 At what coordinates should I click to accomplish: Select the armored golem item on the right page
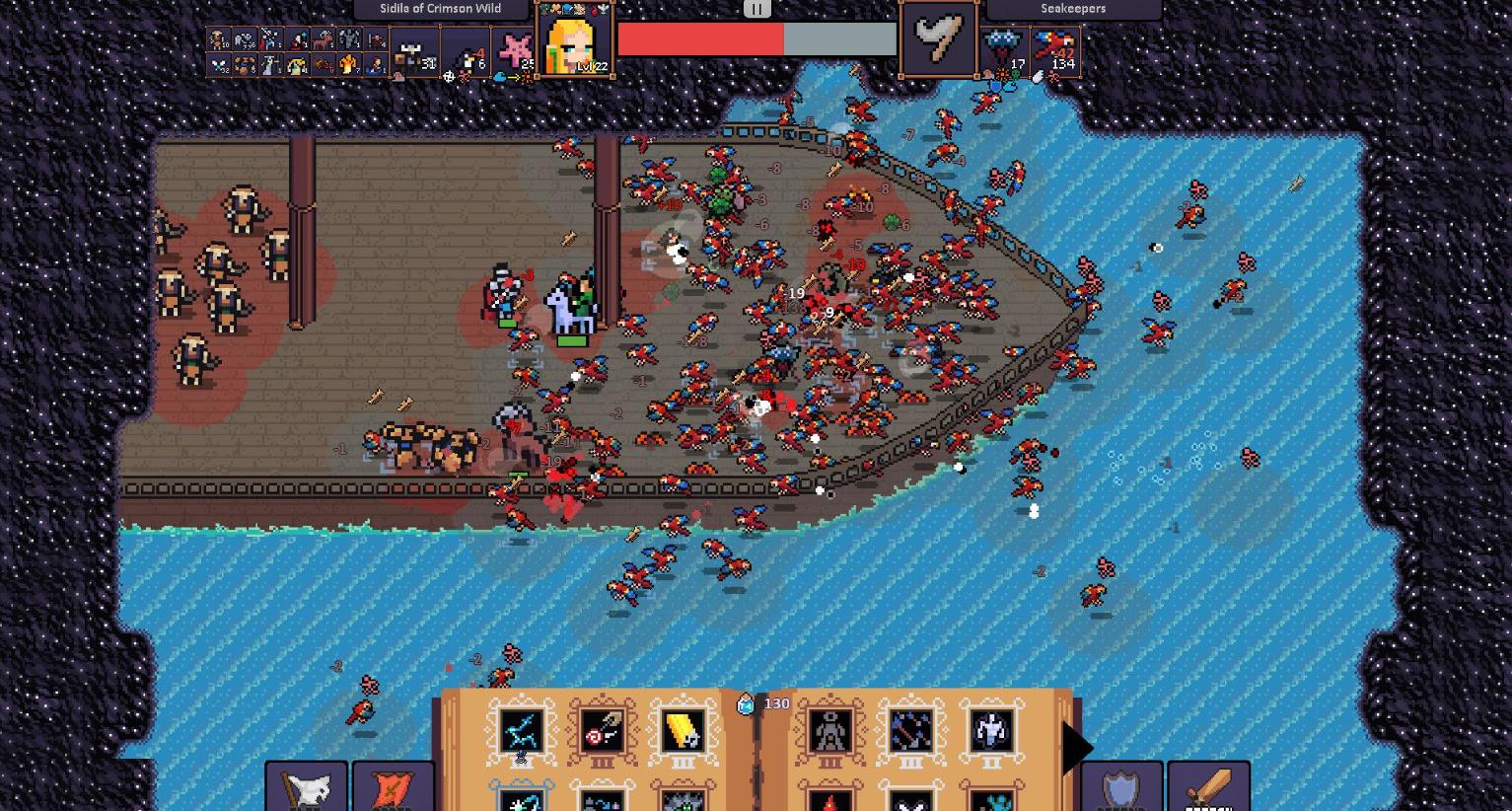[830, 731]
